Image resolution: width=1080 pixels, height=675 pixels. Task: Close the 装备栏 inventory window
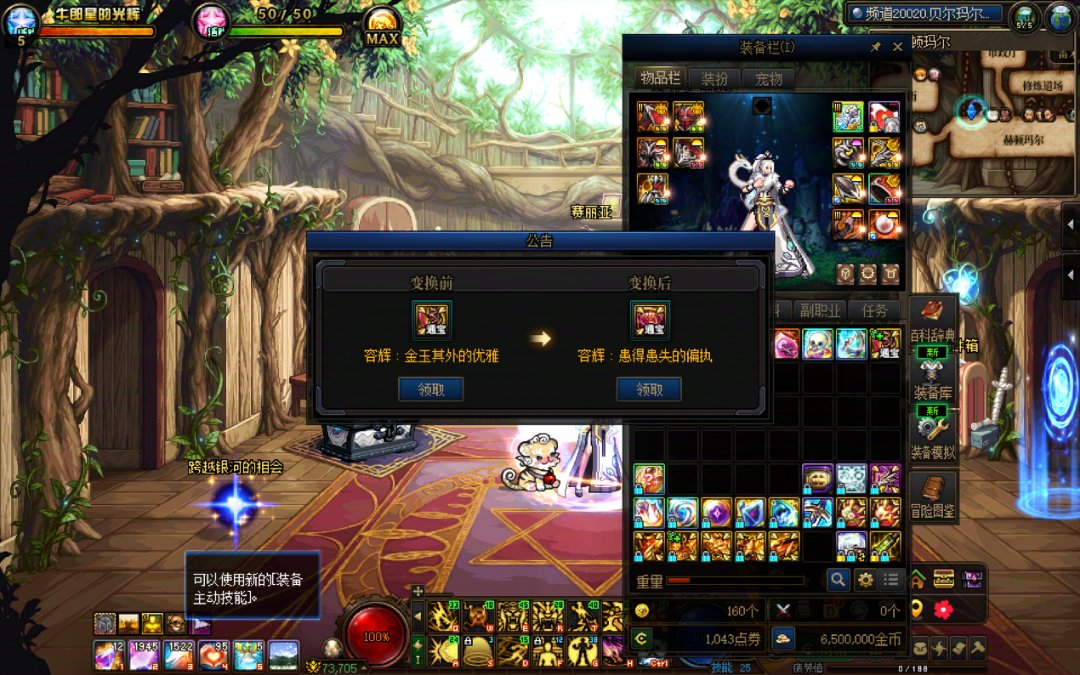click(x=897, y=47)
